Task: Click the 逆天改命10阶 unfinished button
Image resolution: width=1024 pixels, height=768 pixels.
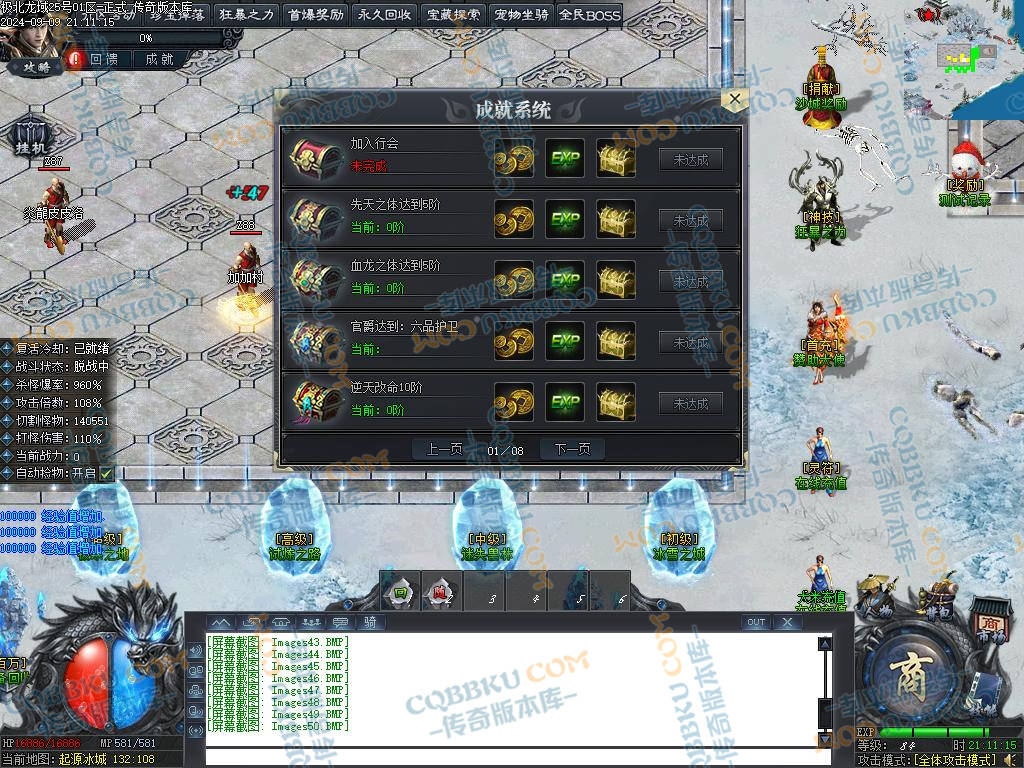Action: [x=690, y=404]
